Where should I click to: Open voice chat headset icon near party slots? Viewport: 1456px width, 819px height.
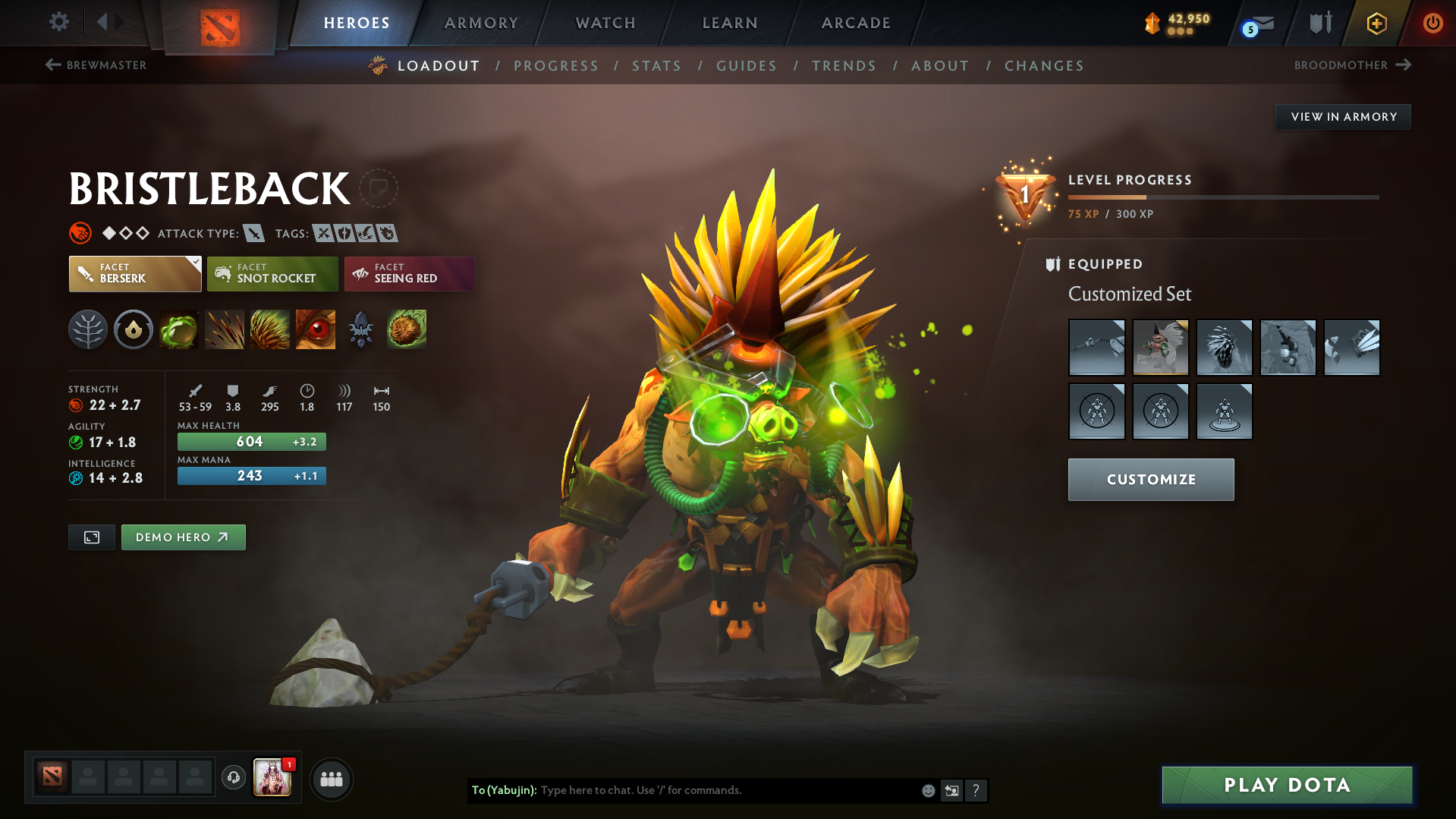(233, 778)
